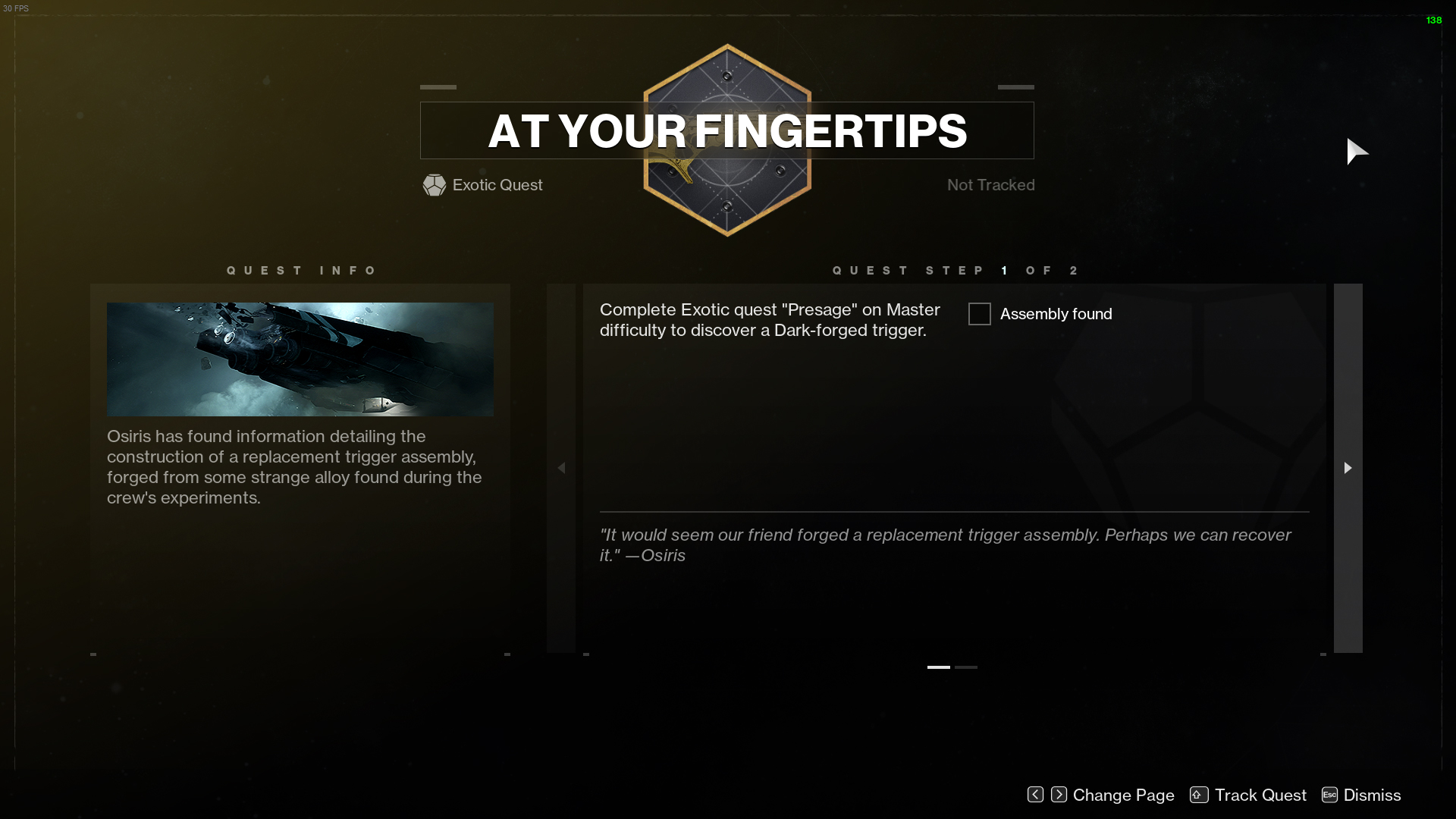The height and width of the screenshot is (819, 1456).
Task: Click the left chevron icon for Change Page
Action: click(1035, 795)
